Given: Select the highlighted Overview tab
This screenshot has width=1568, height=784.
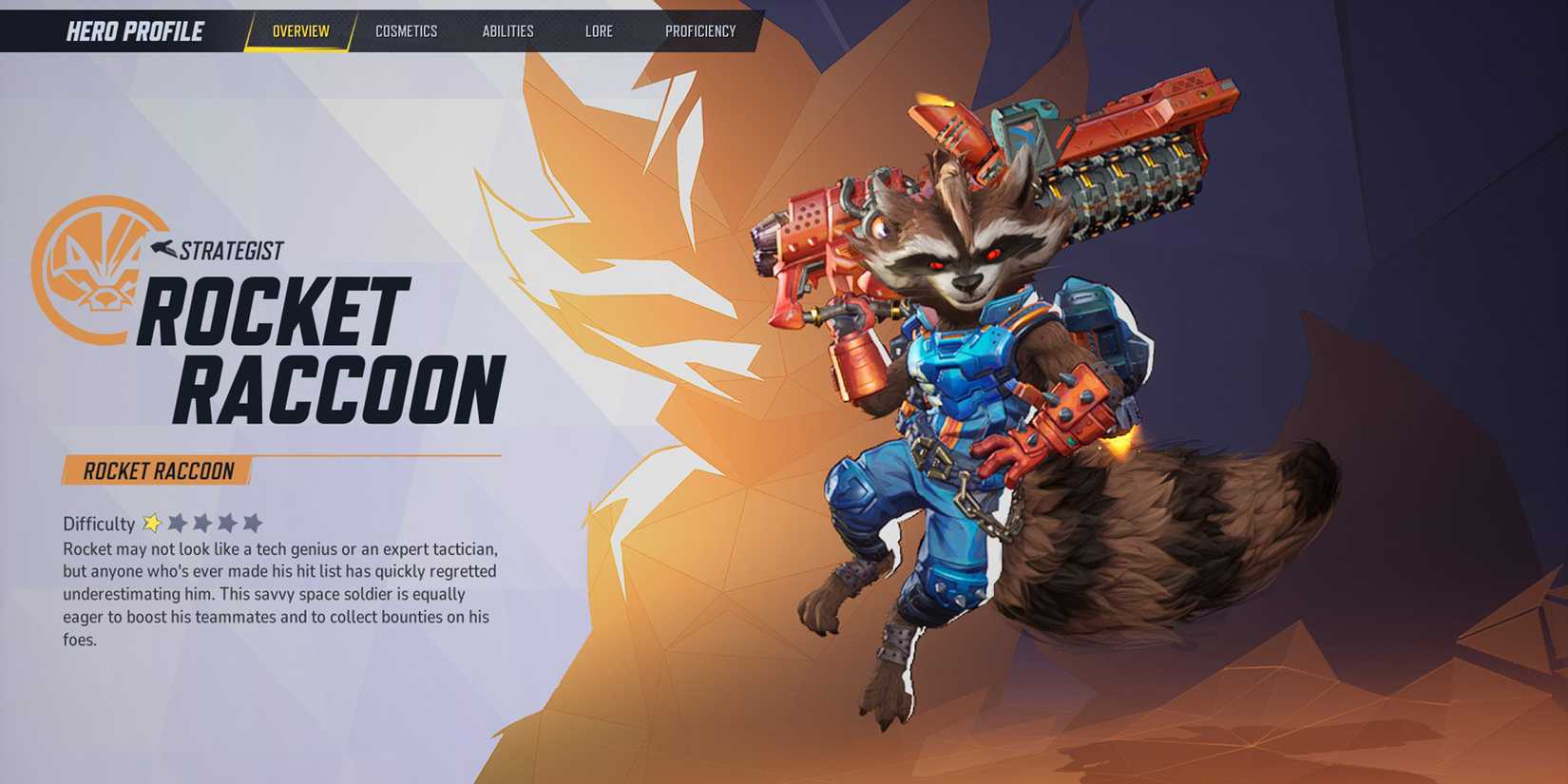Looking at the screenshot, I should (301, 29).
